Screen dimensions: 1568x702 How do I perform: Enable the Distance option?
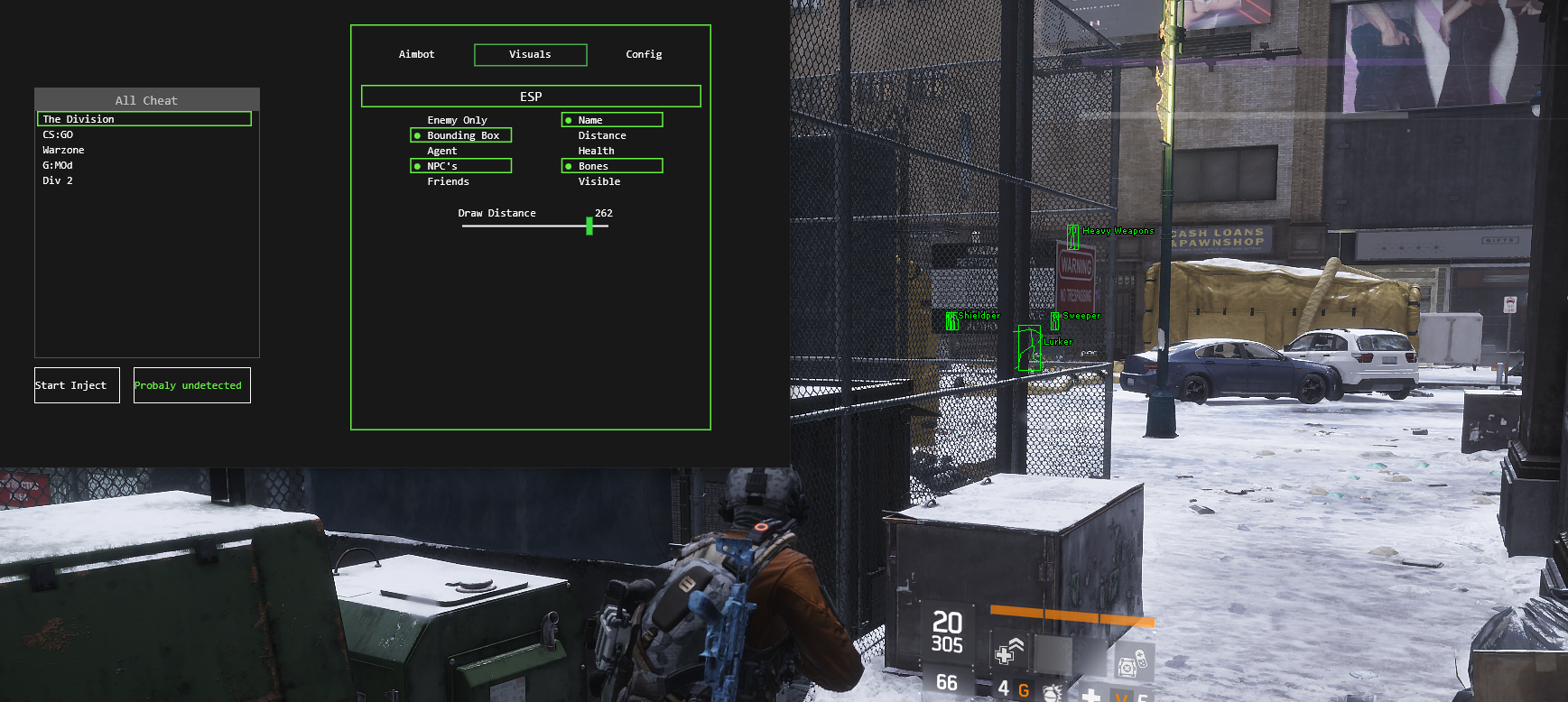(x=602, y=135)
